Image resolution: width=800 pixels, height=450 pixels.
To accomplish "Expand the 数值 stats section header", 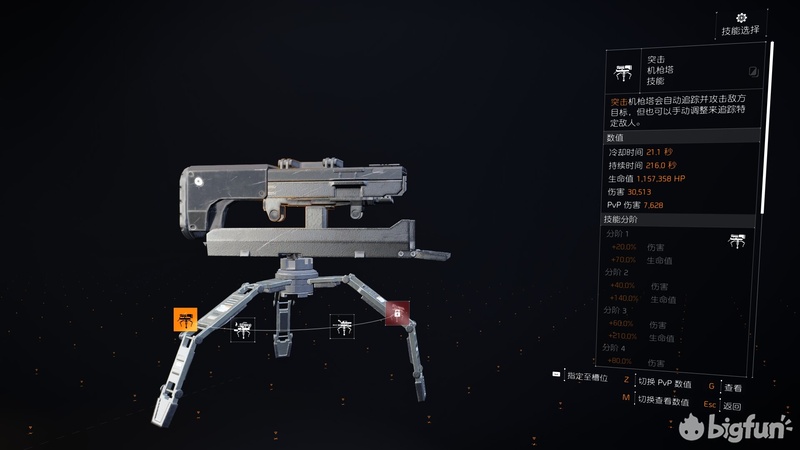I will (681, 137).
